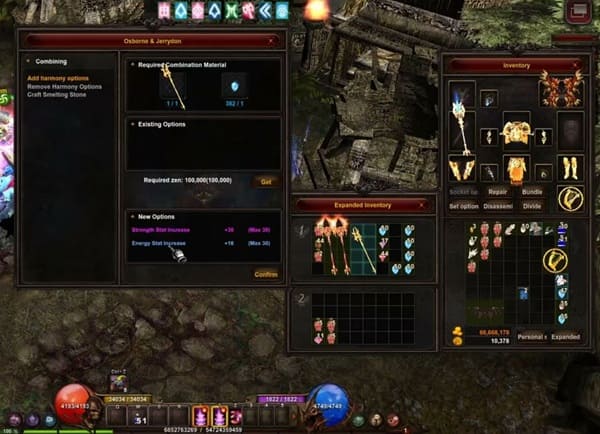Select the equipped golden wings slot

[561, 92]
